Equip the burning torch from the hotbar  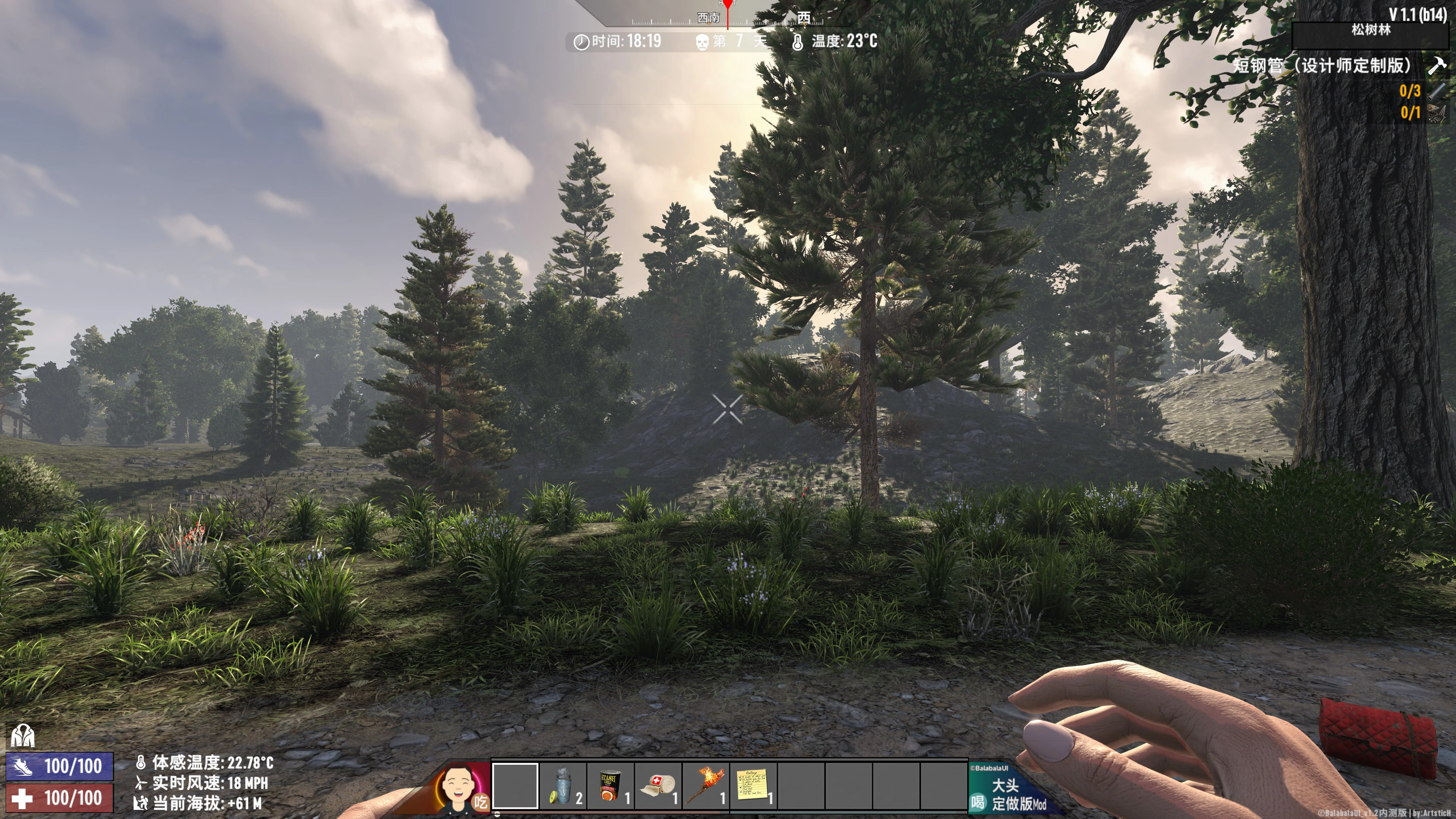click(x=705, y=785)
